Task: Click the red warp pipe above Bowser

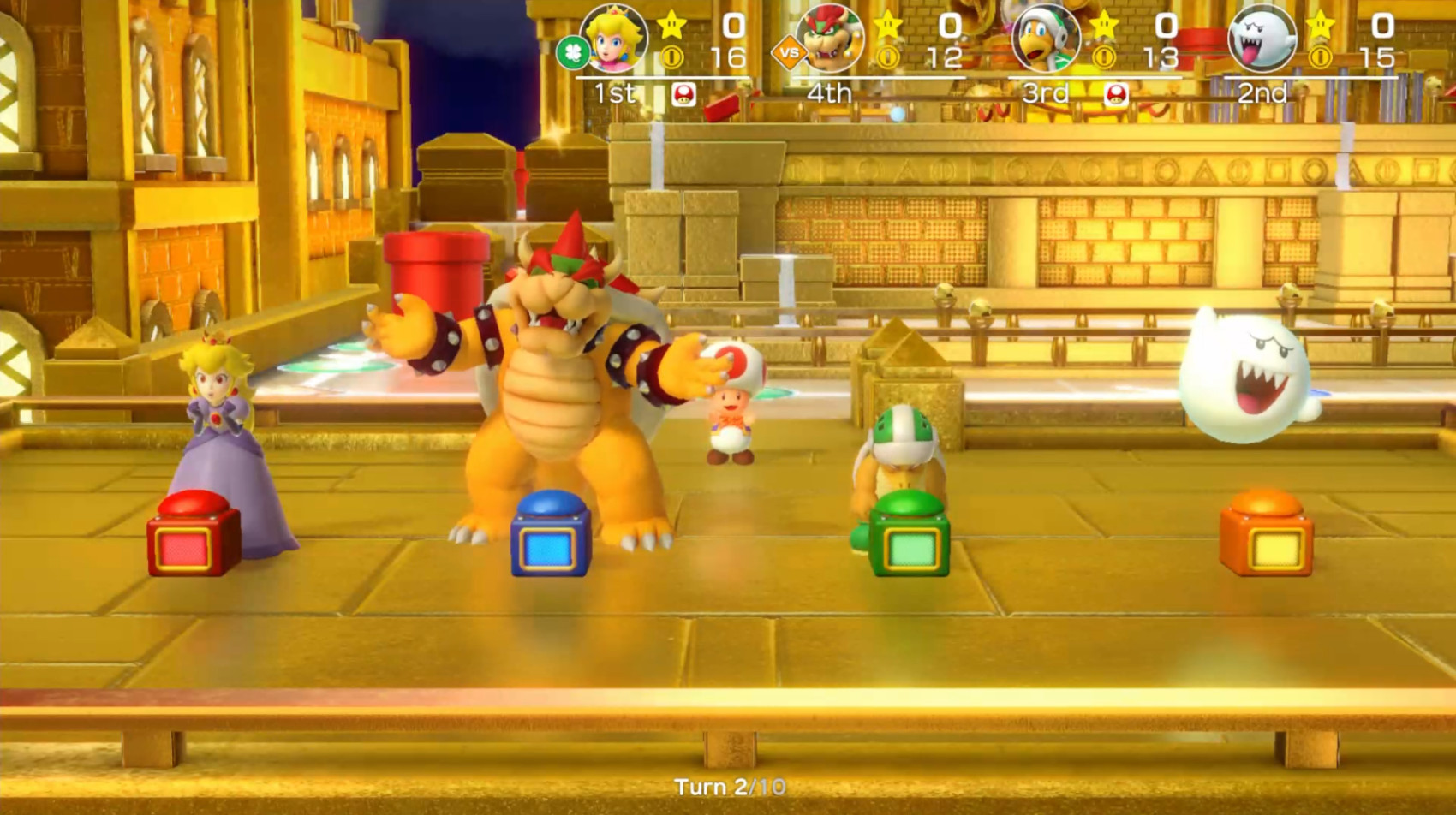Action: pyautogui.click(x=437, y=270)
